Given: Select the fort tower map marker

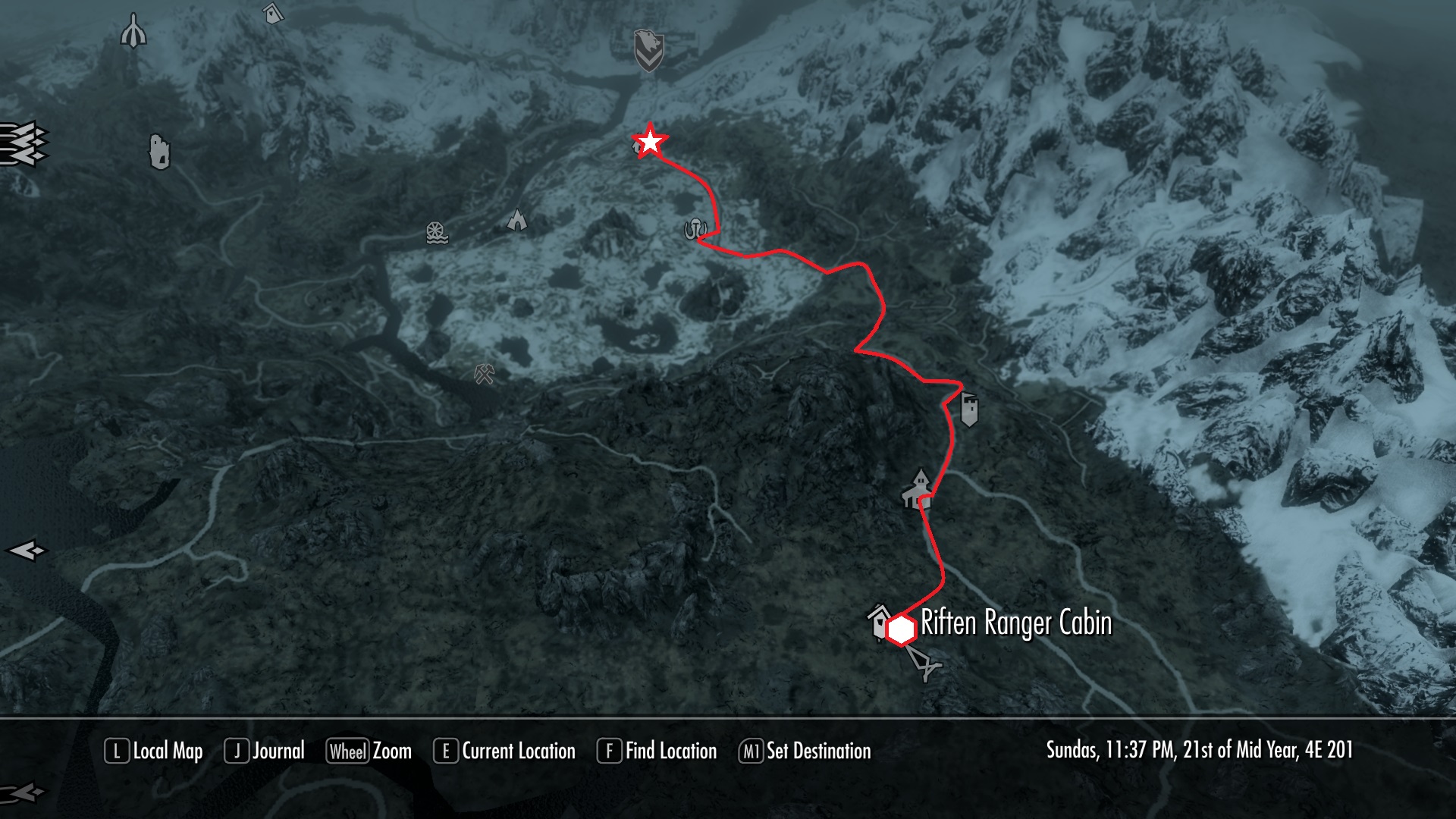Looking at the screenshot, I should [969, 409].
